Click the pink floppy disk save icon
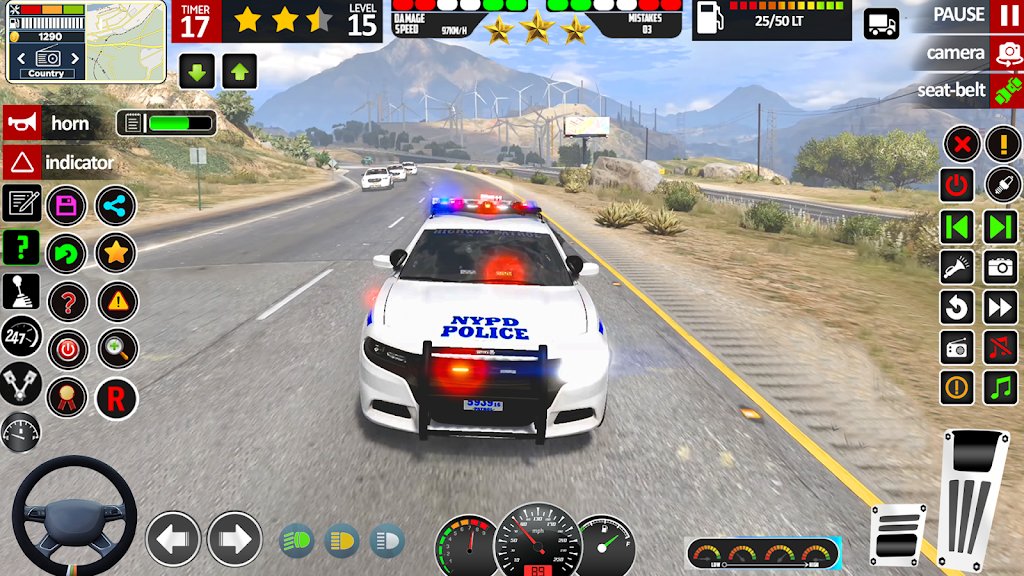 coord(67,206)
